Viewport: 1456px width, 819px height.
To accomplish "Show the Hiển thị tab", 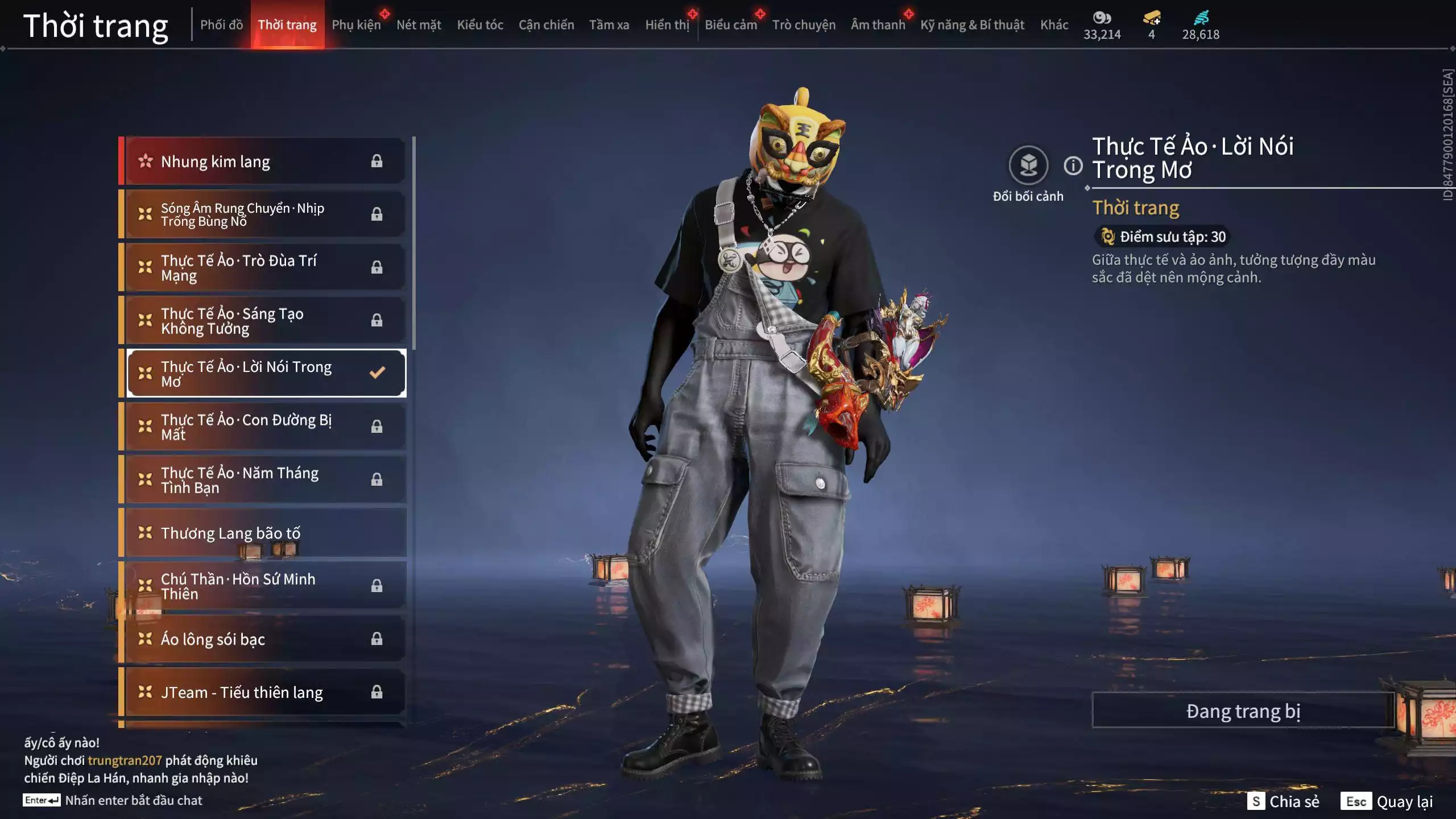I will point(667,25).
